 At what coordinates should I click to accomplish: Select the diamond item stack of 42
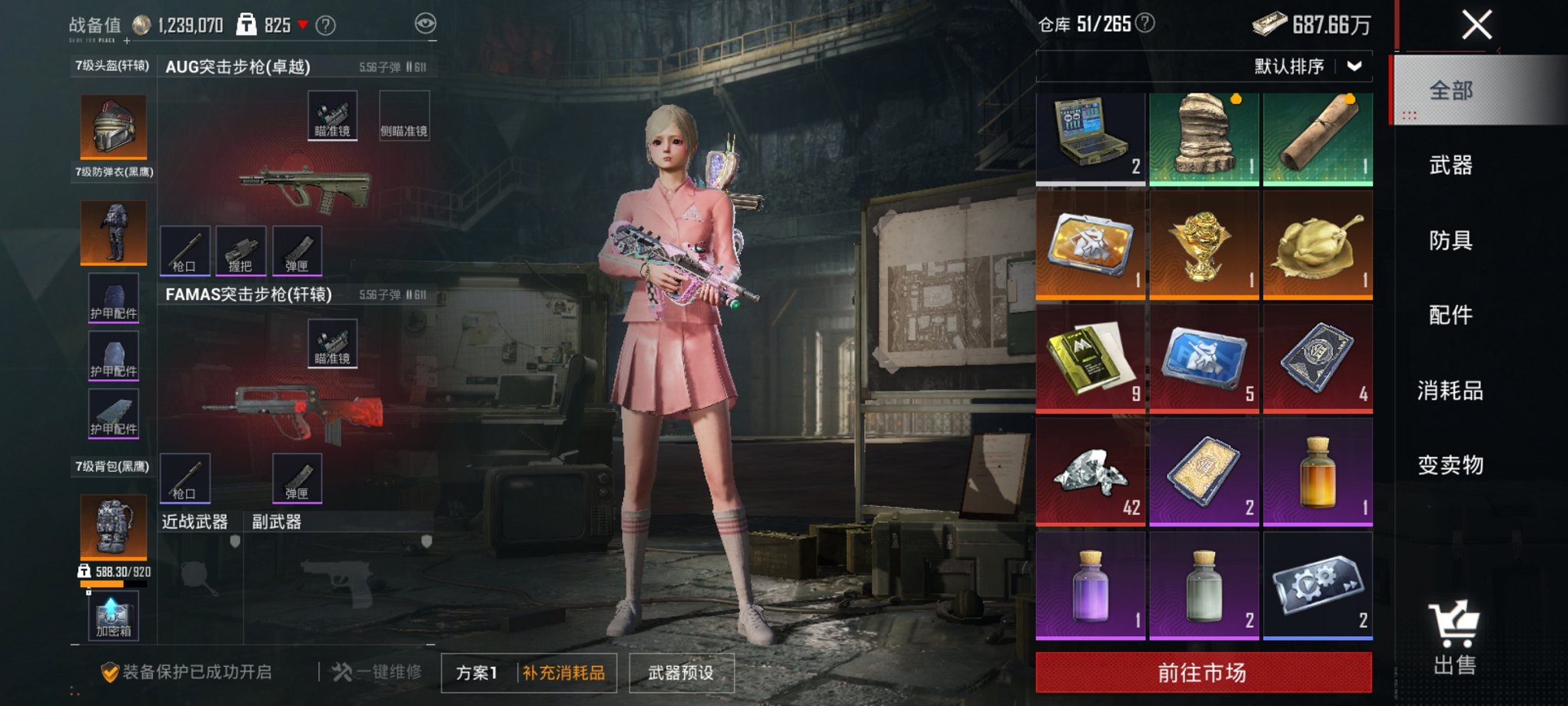point(1089,472)
